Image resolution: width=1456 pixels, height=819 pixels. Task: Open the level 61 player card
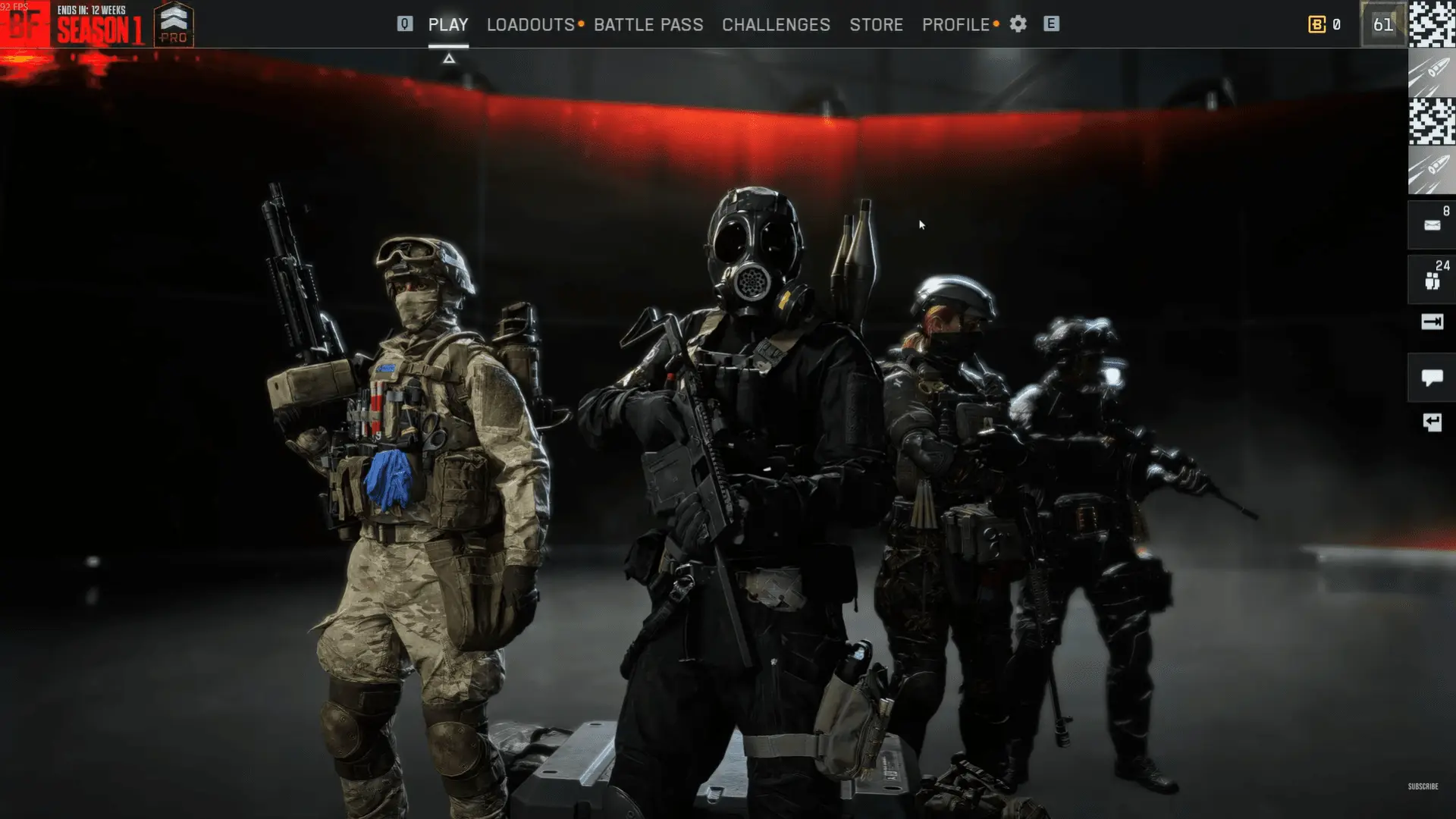tap(1383, 25)
